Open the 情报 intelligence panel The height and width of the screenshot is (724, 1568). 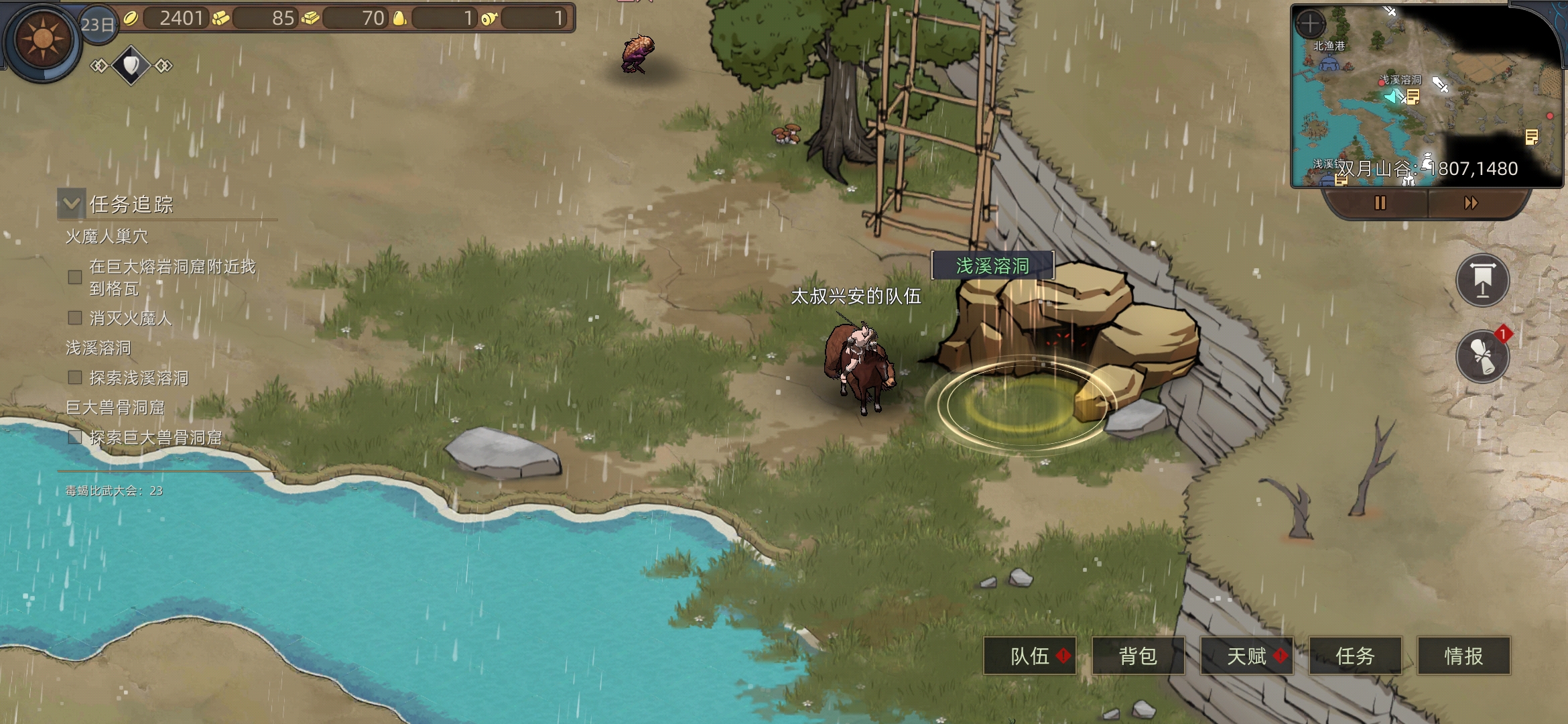tap(1463, 656)
